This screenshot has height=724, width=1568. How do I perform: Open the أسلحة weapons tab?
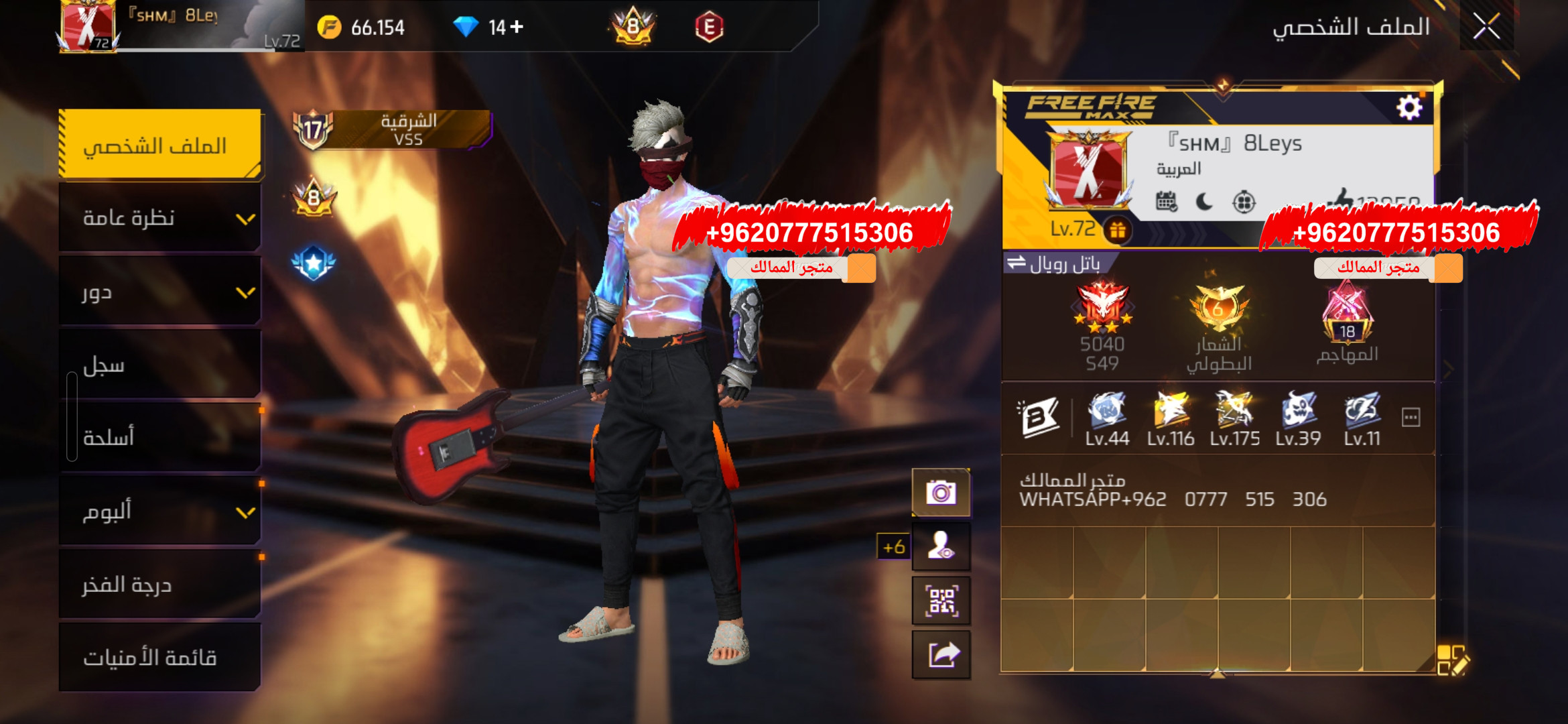click(159, 438)
